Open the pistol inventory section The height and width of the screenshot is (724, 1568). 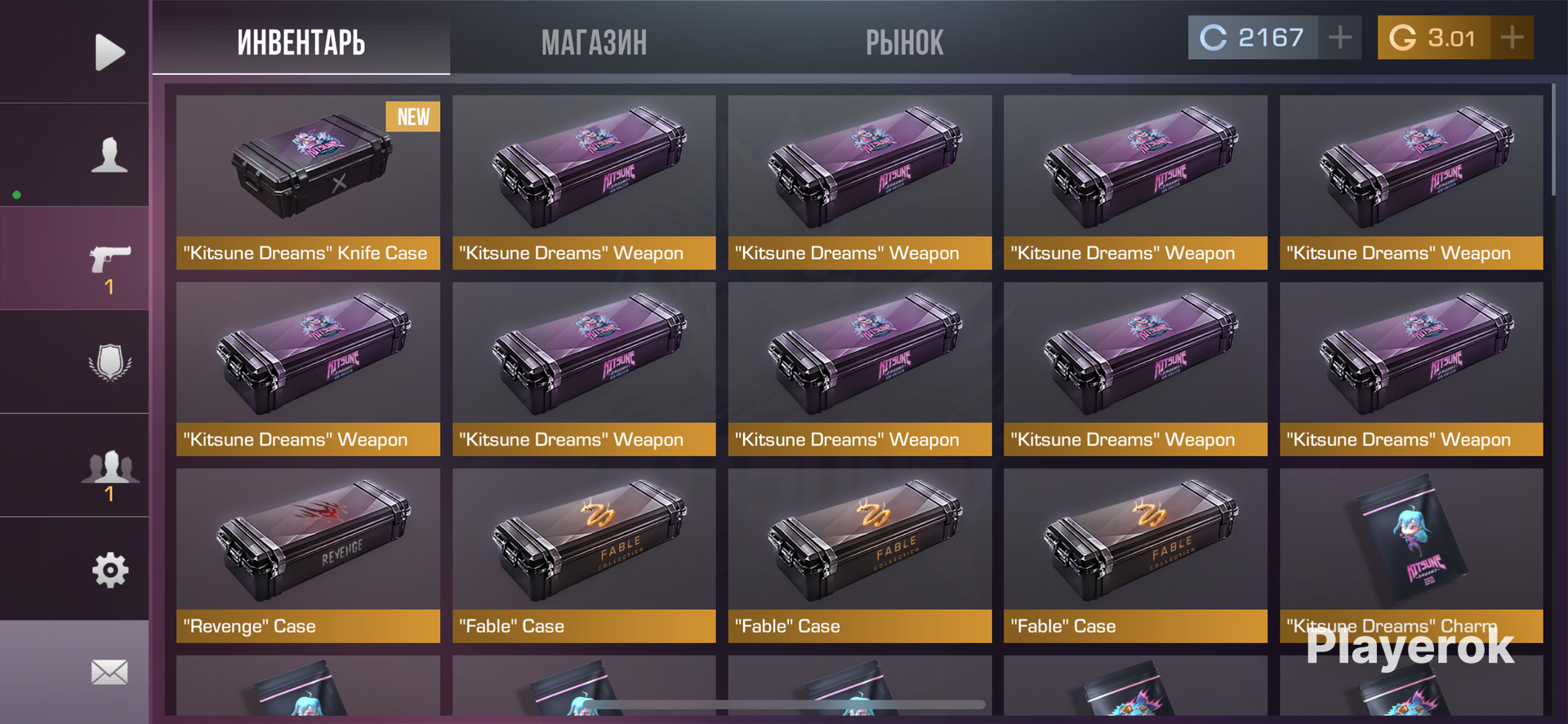pyautogui.click(x=109, y=260)
